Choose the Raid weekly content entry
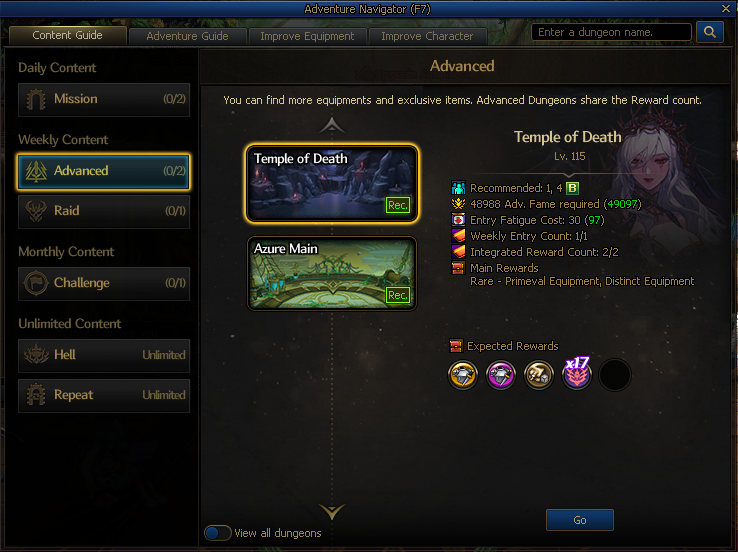Viewport: 738px width, 552px height. pos(103,211)
